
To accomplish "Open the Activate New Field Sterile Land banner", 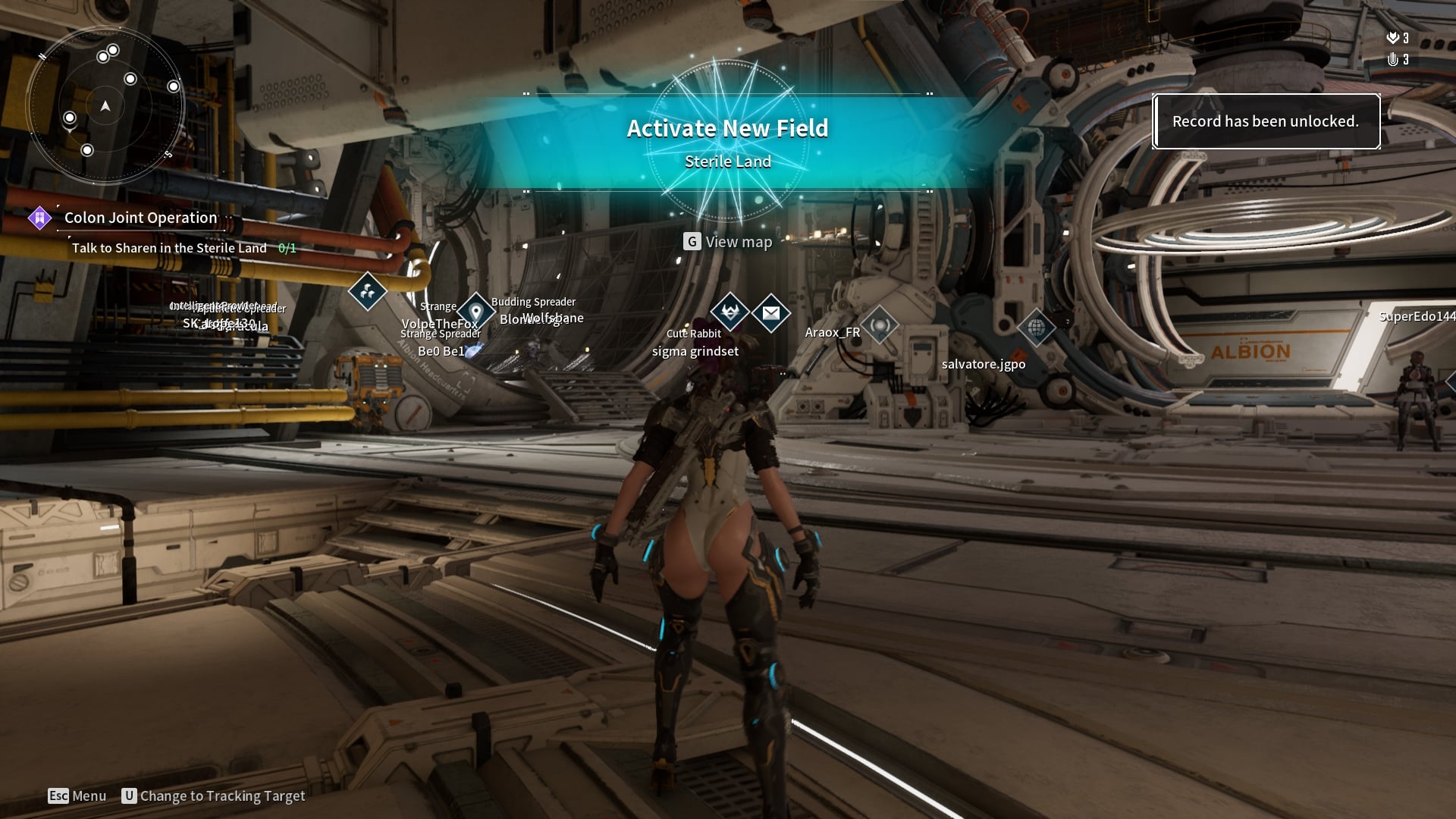I will point(727,143).
